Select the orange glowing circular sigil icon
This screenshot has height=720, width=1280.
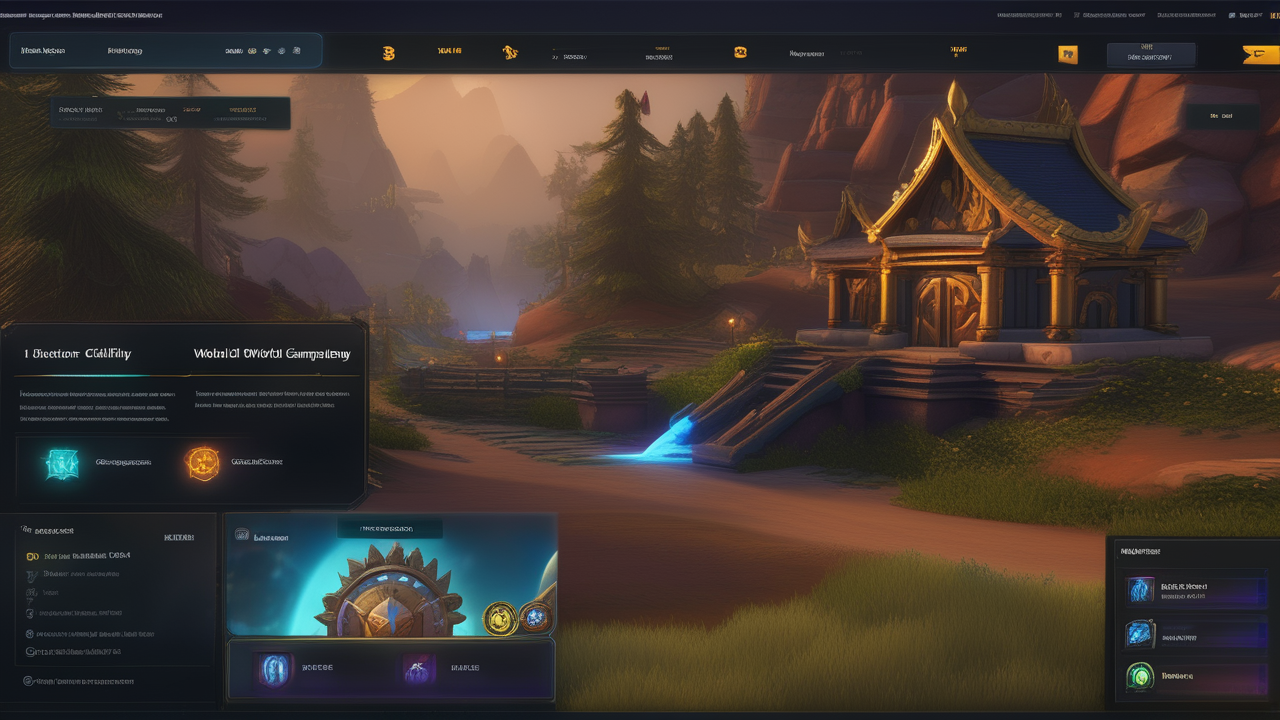tap(202, 463)
